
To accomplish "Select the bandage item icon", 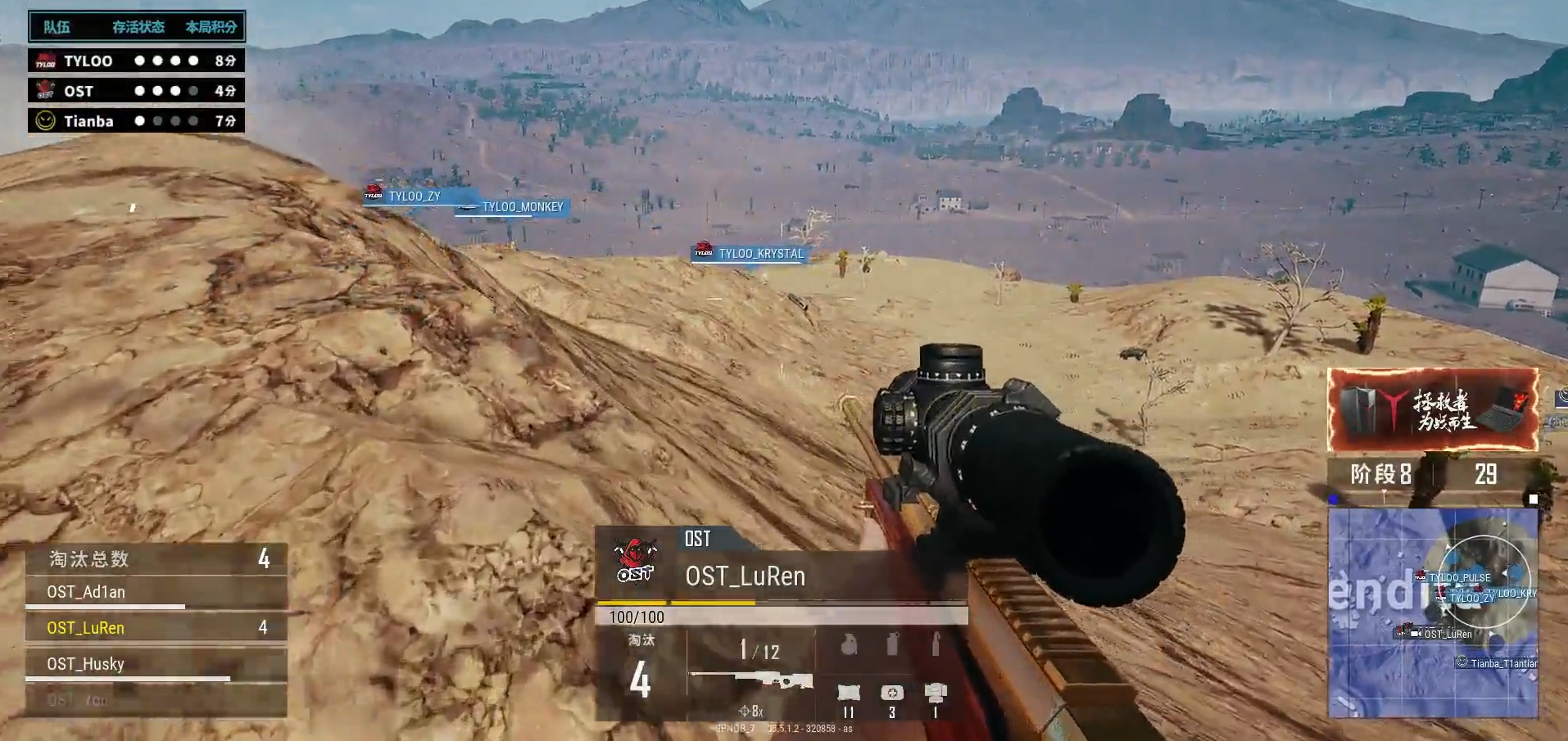I will point(849,694).
